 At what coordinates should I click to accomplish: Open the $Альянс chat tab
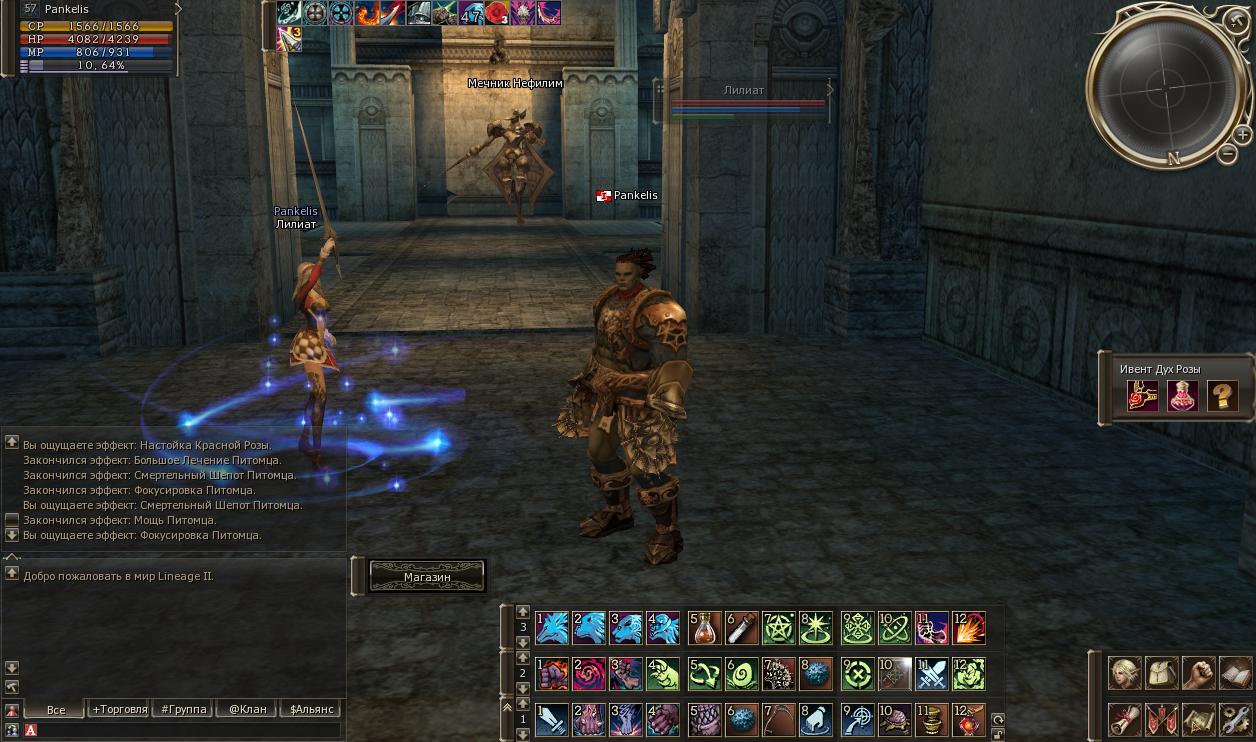click(x=312, y=709)
